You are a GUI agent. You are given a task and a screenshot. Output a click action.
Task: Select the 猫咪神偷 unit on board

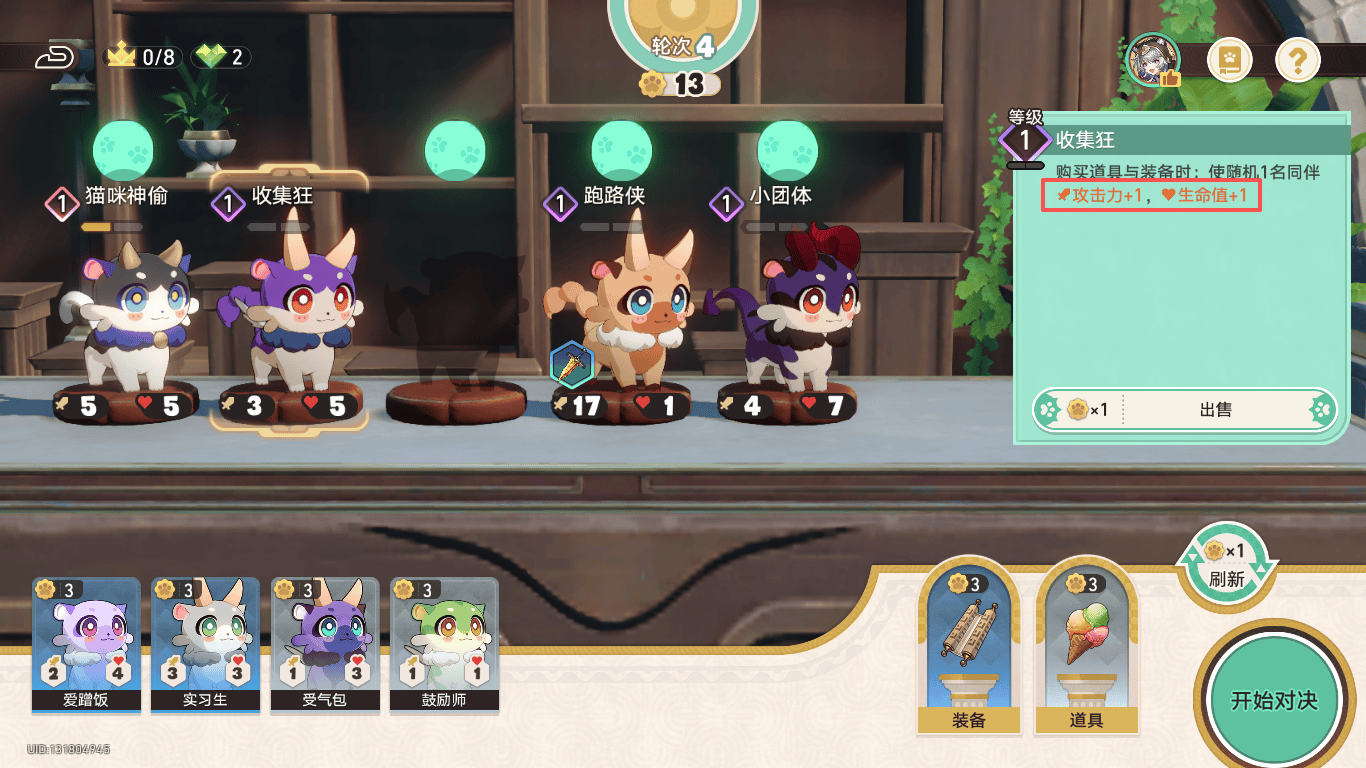128,315
